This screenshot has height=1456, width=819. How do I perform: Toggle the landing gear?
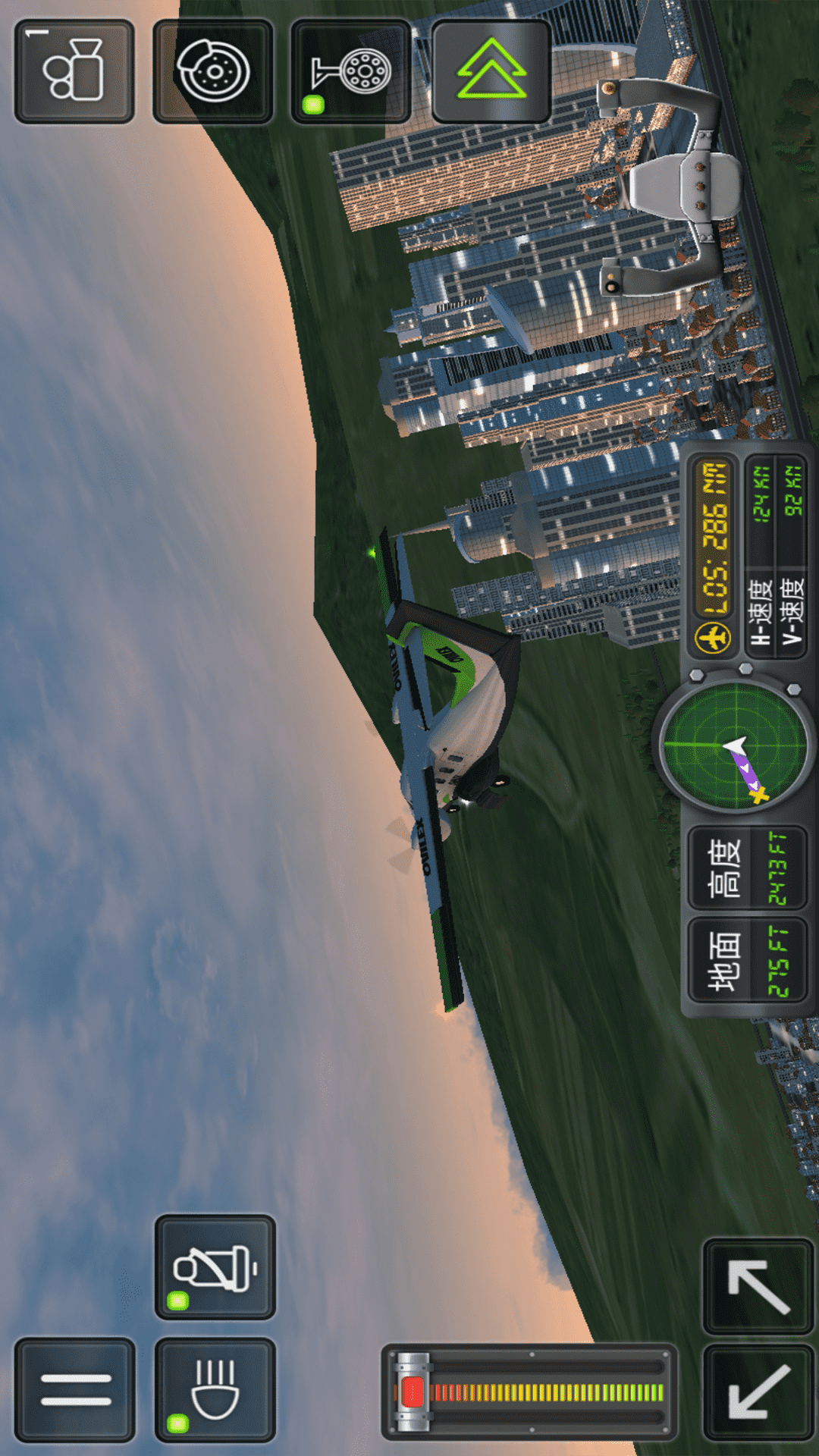click(x=351, y=73)
